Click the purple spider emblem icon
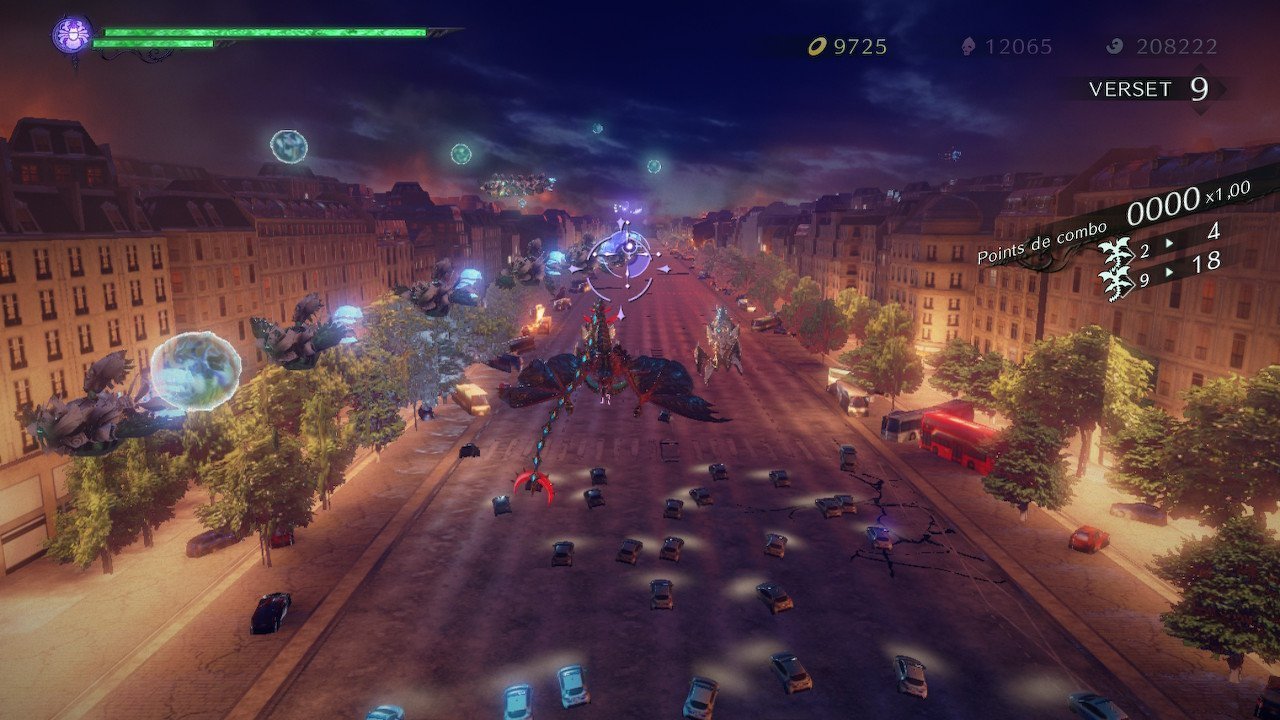The width and height of the screenshot is (1280, 720). [x=72, y=36]
